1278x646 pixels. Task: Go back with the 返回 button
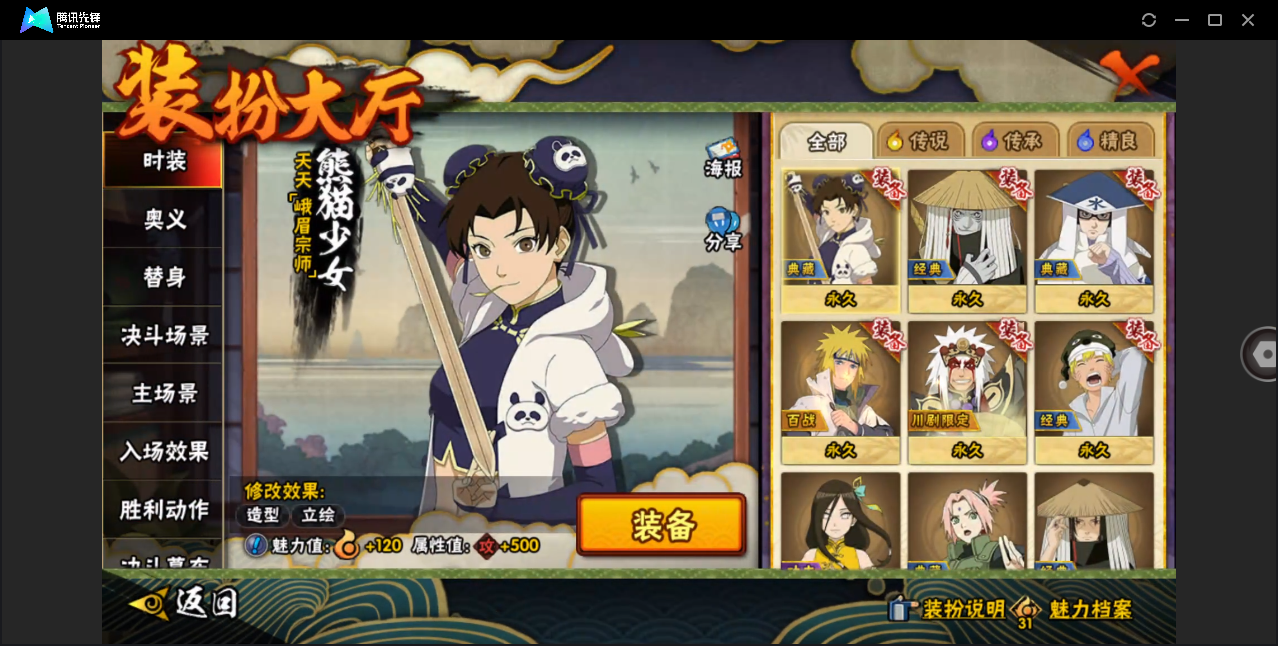185,602
